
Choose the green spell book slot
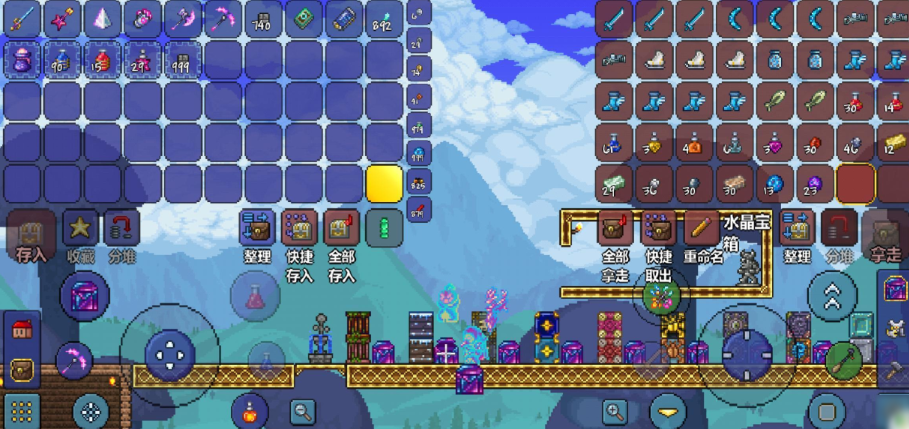(x=303, y=18)
